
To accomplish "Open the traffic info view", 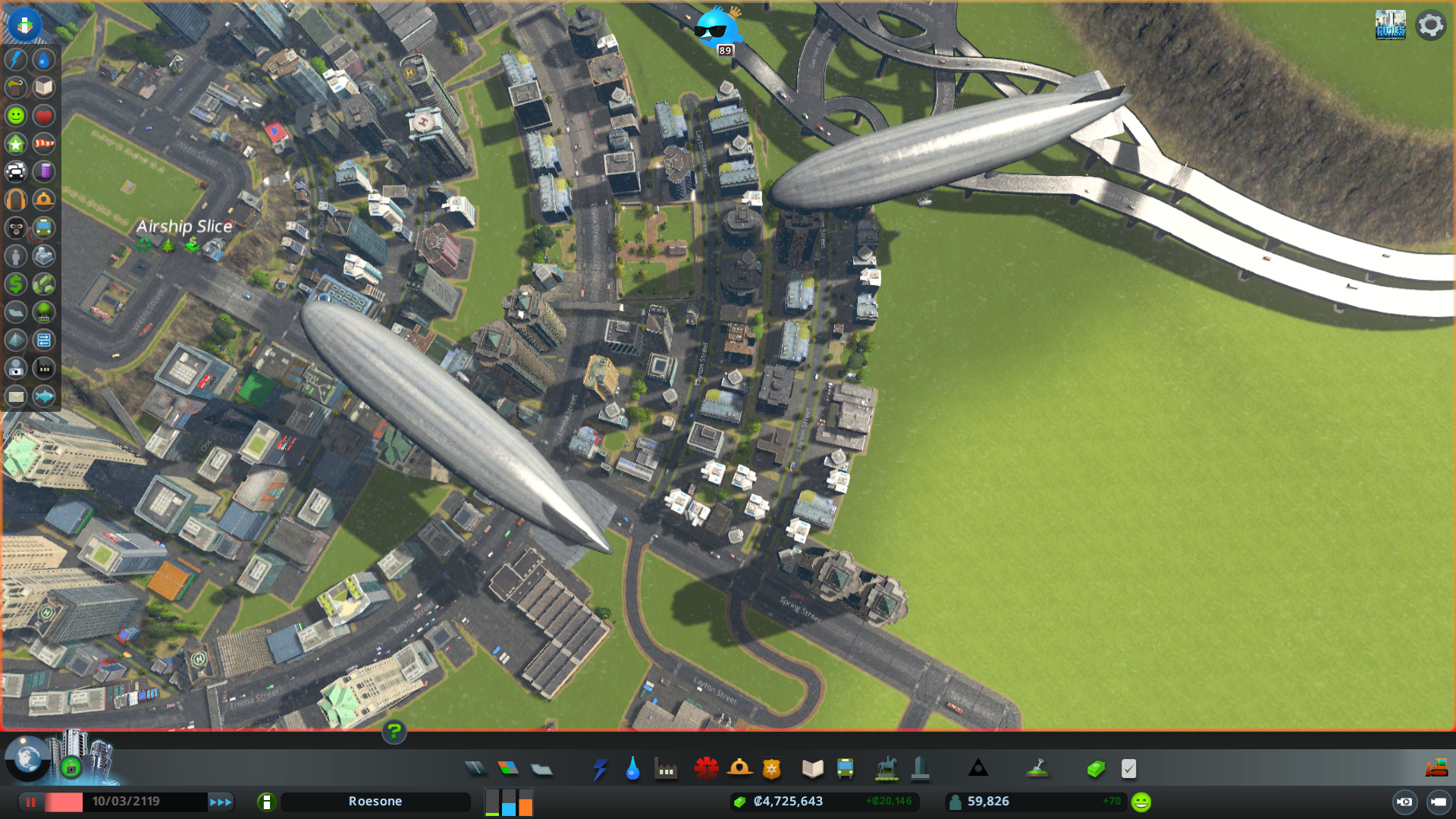I will point(15,172).
